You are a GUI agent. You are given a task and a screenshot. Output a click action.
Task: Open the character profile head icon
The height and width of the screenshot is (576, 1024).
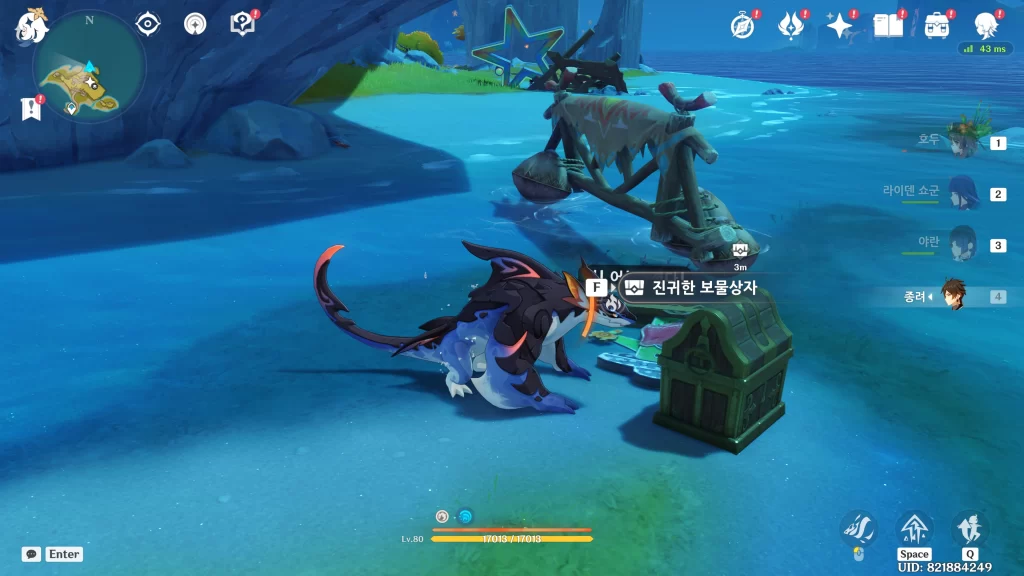click(x=986, y=25)
